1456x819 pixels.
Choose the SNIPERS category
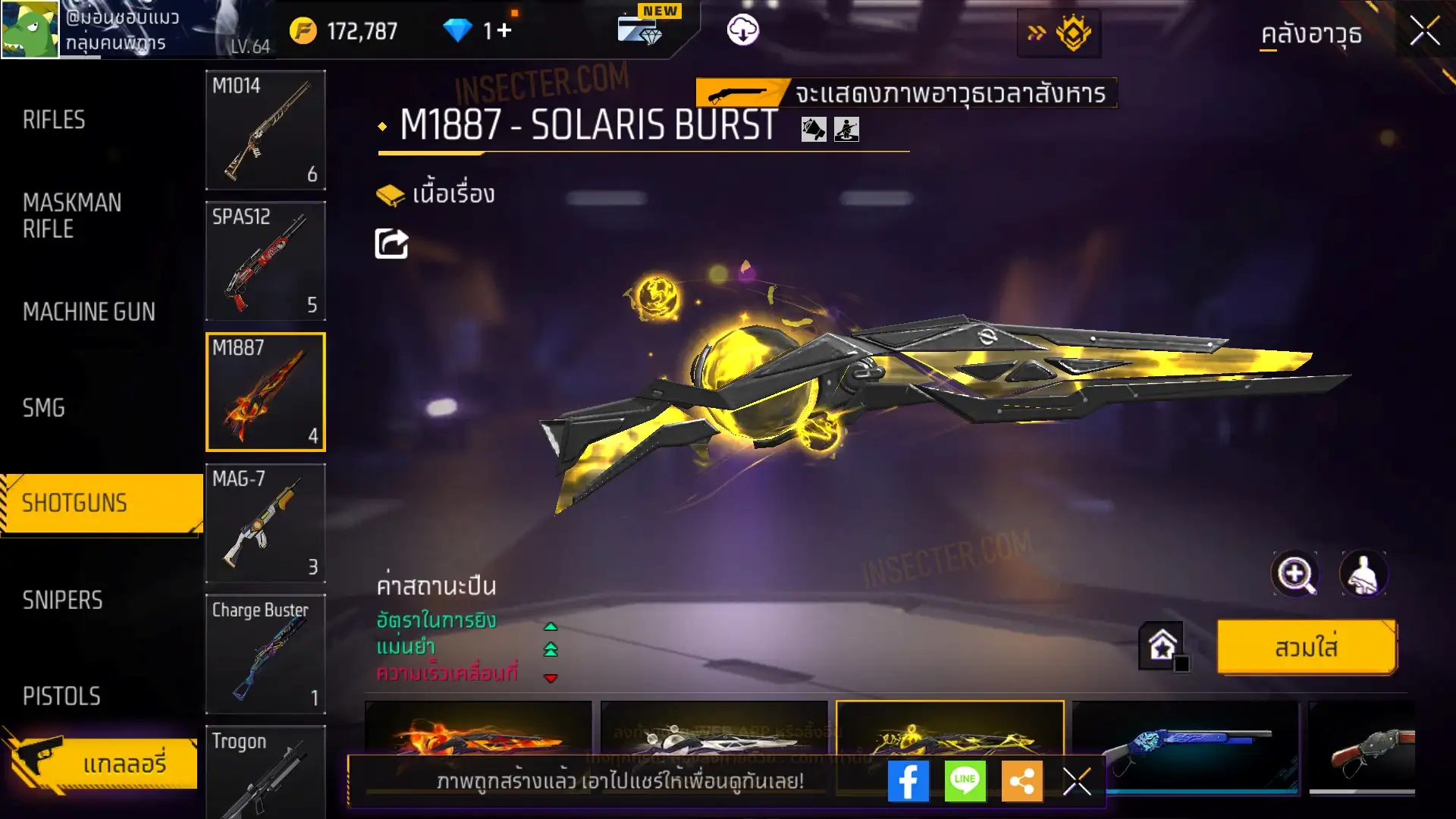pos(62,601)
